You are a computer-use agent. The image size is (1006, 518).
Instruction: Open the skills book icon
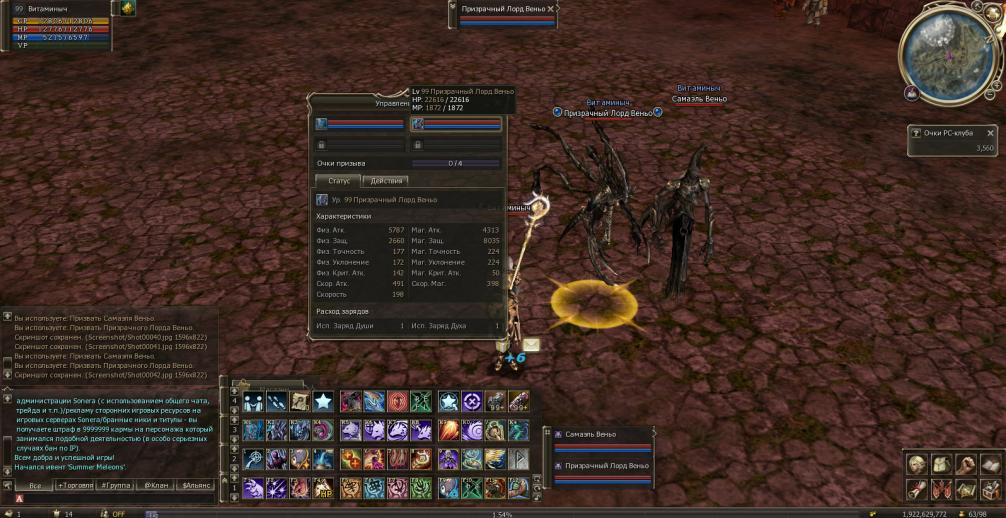click(x=989, y=464)
